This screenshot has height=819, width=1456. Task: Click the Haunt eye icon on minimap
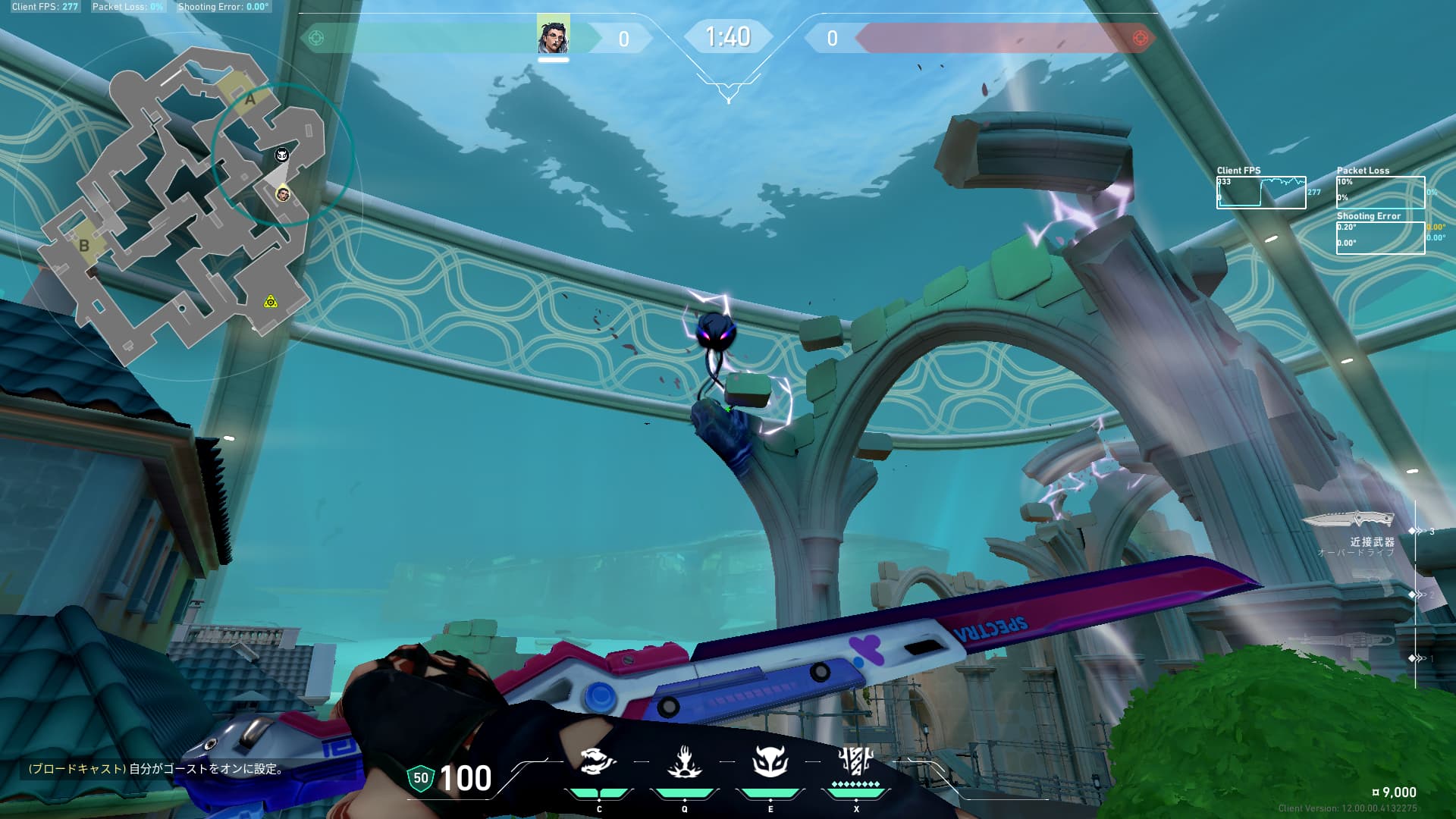[x=281, y=155]
